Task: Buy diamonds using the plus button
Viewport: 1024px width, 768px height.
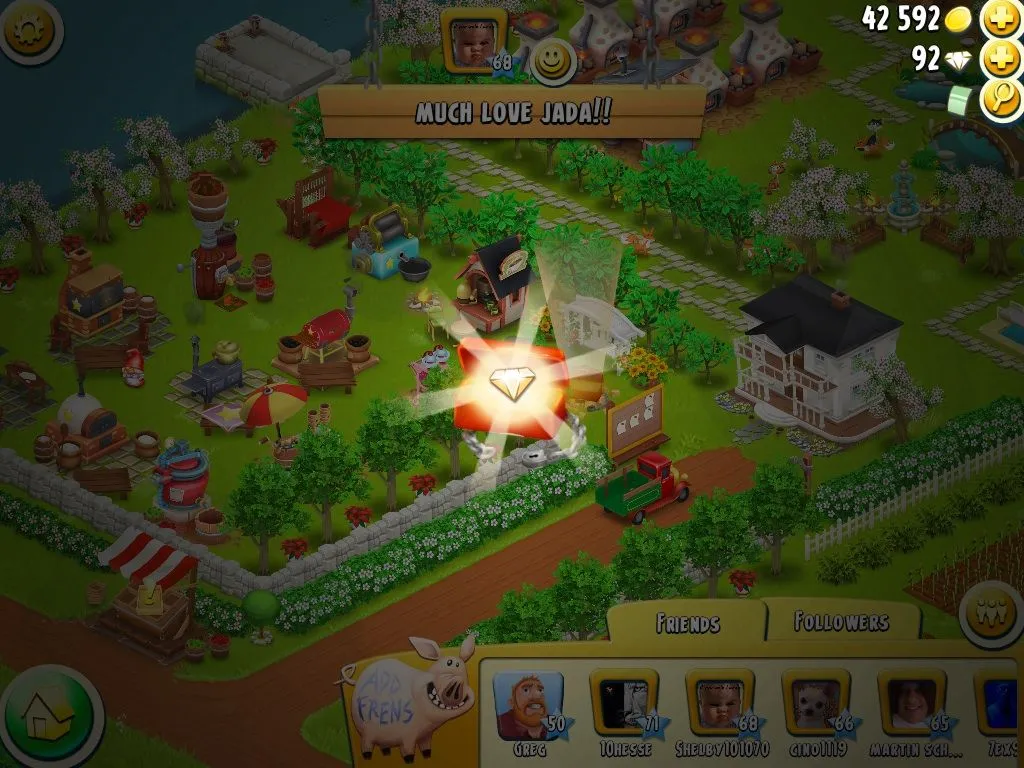Action: pyautogui.click(x=1001, y=59)
